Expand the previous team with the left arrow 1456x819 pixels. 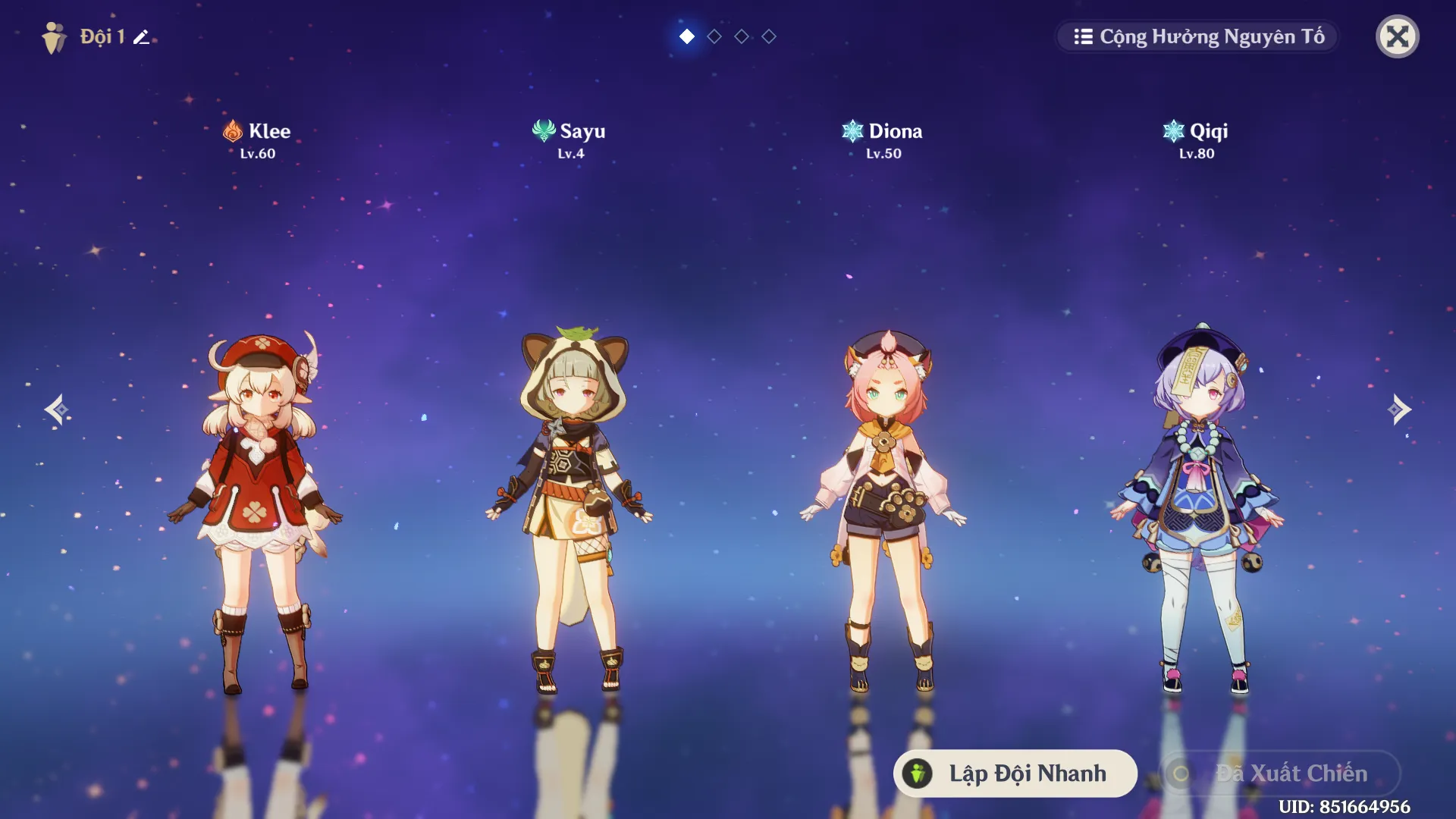[57, 409]
